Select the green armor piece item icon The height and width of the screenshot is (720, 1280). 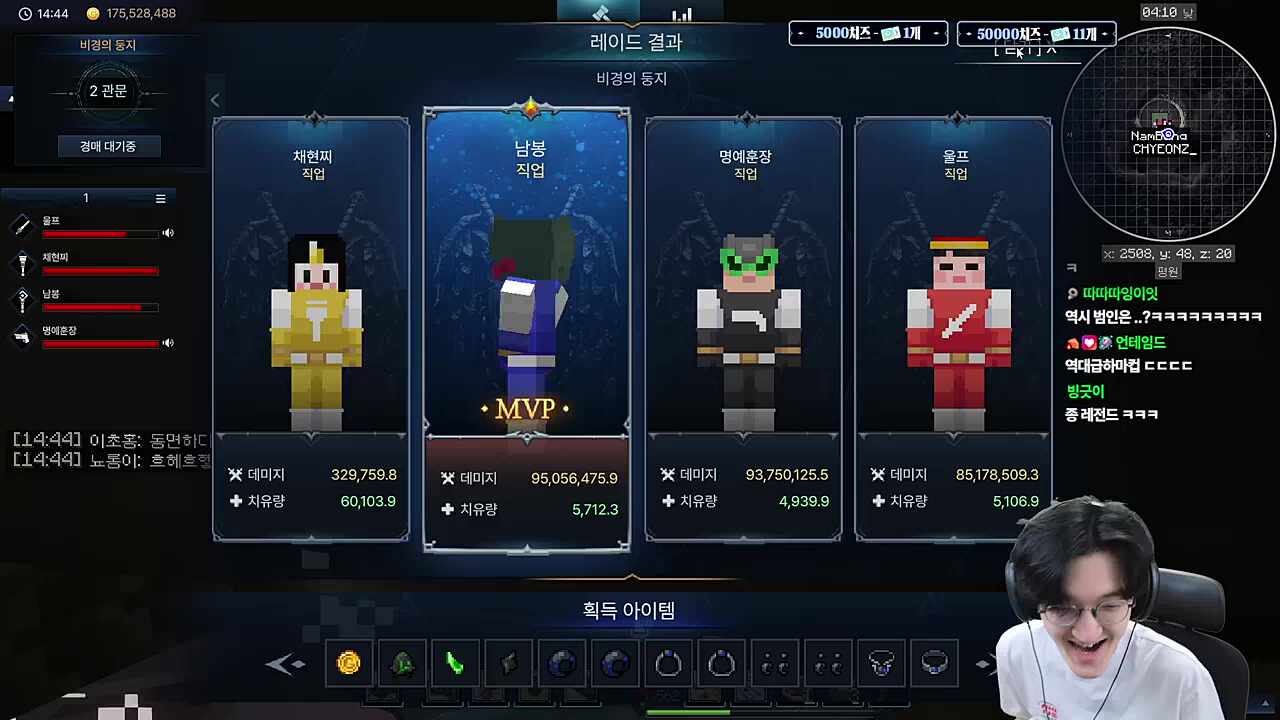click(x=403, y=662)
